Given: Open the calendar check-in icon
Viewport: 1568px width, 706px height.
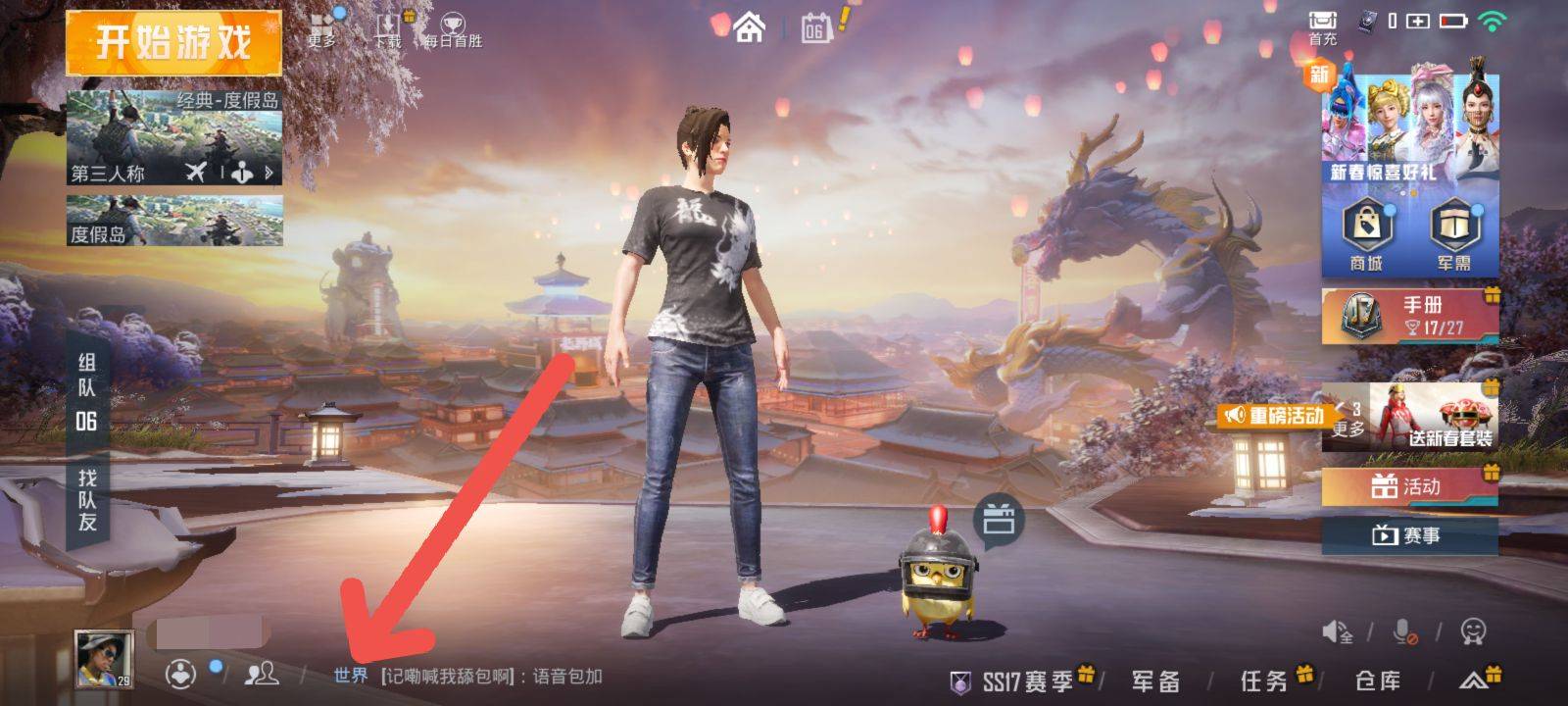Looking at the screenshot, I should click(815, 28).
